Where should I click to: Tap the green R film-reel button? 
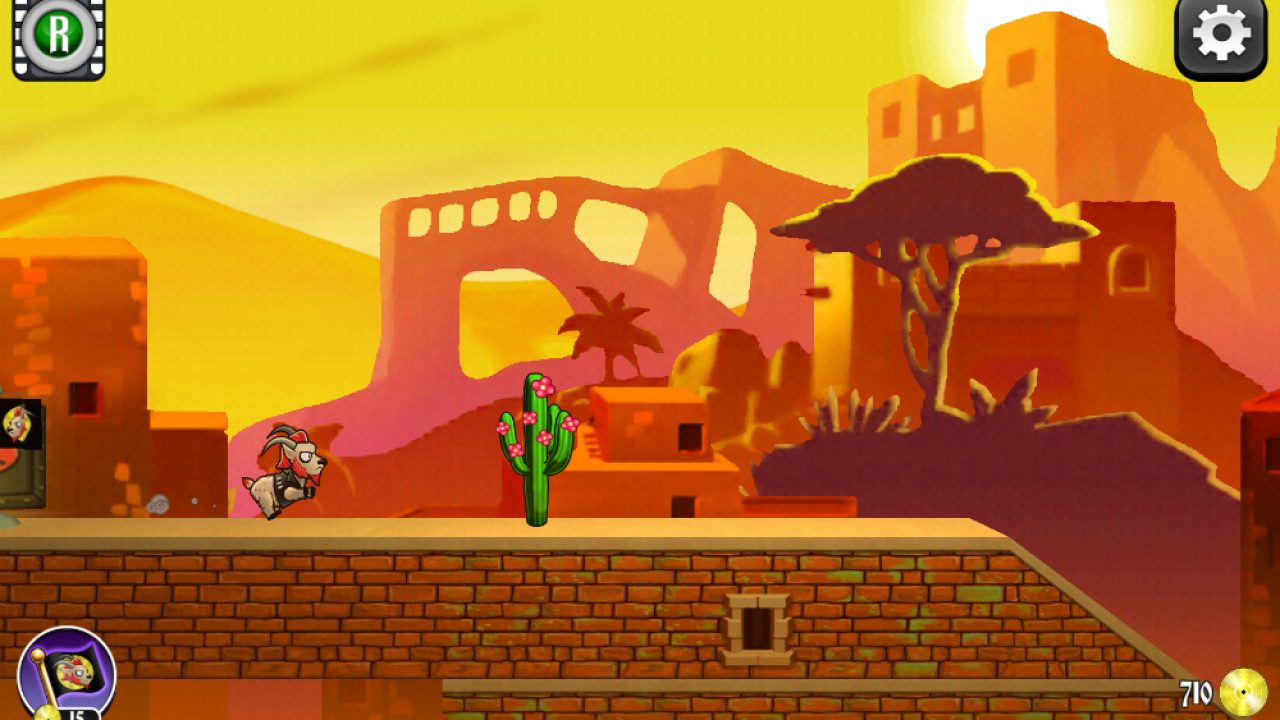point(59,37)
